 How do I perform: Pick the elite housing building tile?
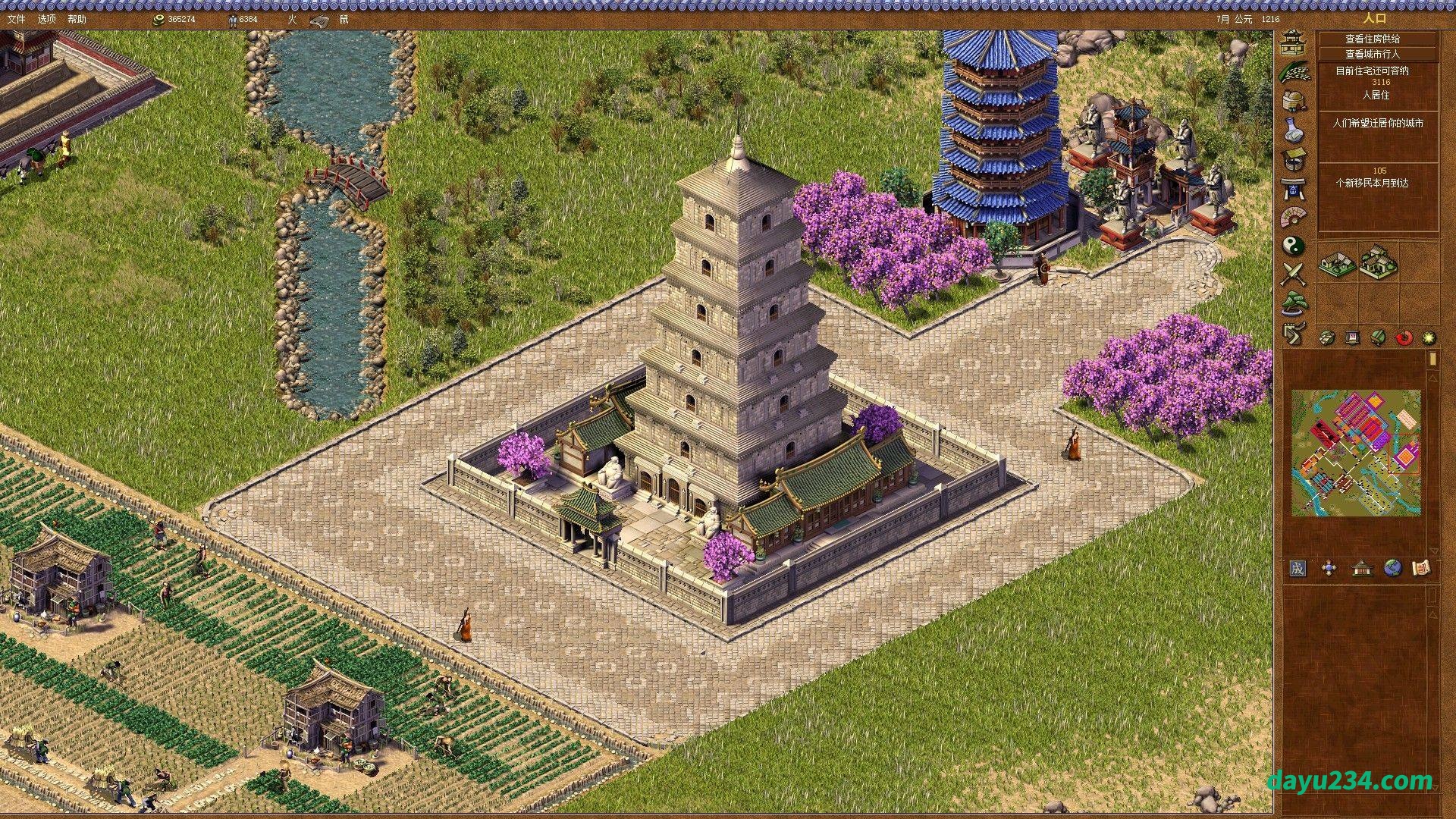point(1378,262)
